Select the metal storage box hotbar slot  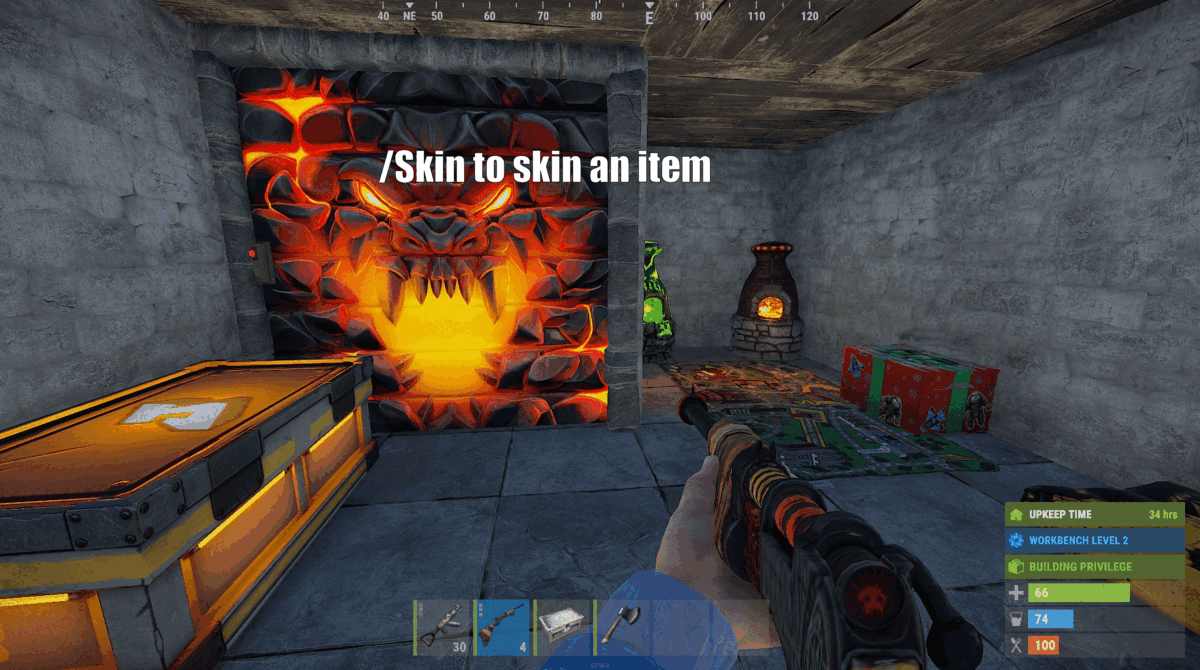(x=564, y=627)
